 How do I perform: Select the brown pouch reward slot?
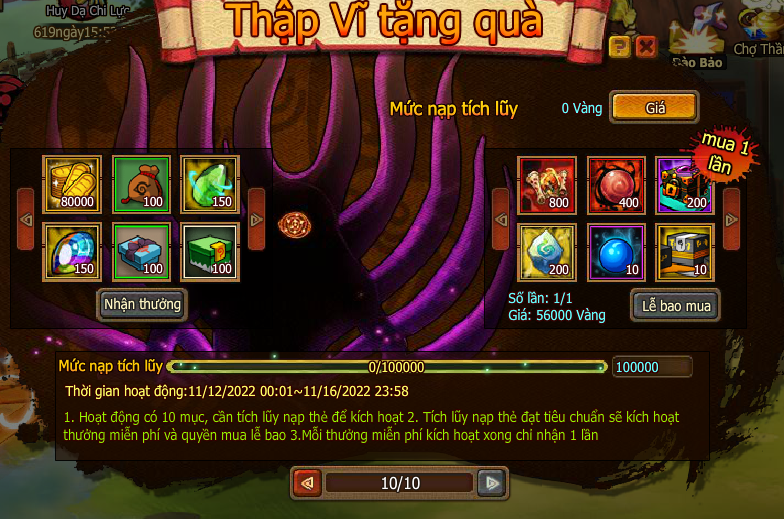pyautogui.click(x=140, y=184)
